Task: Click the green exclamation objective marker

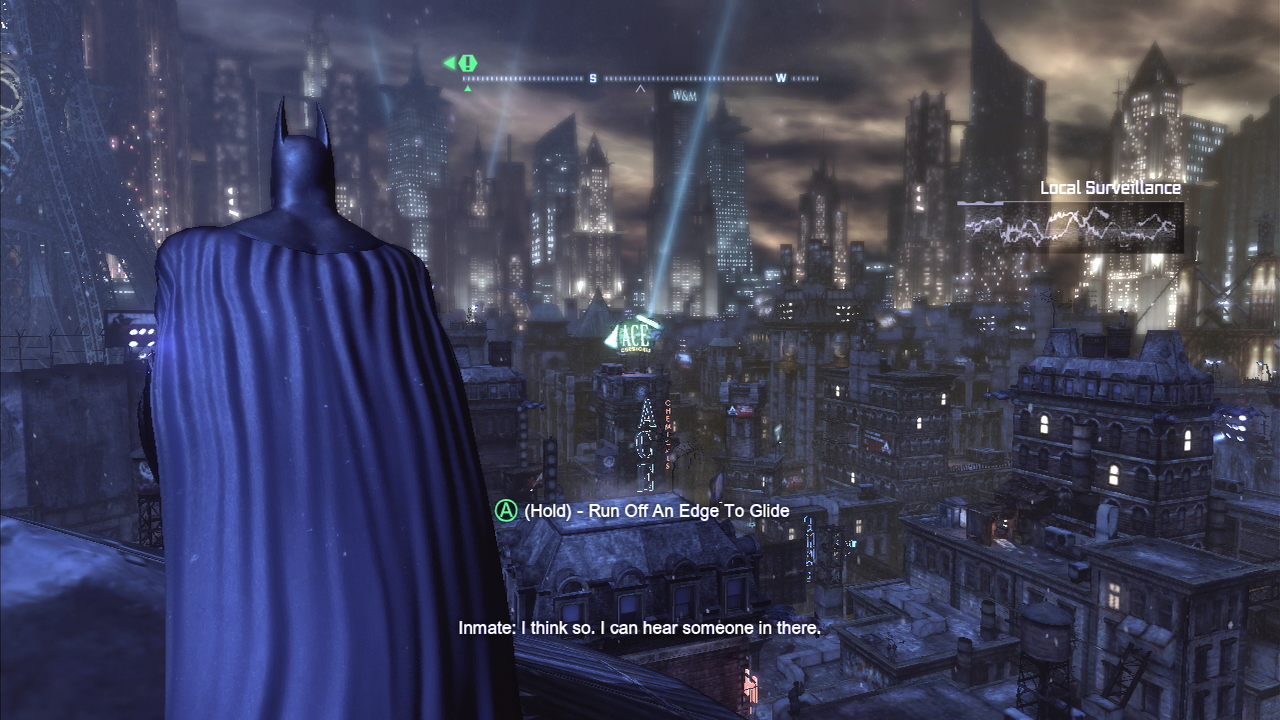Action: 467,63
